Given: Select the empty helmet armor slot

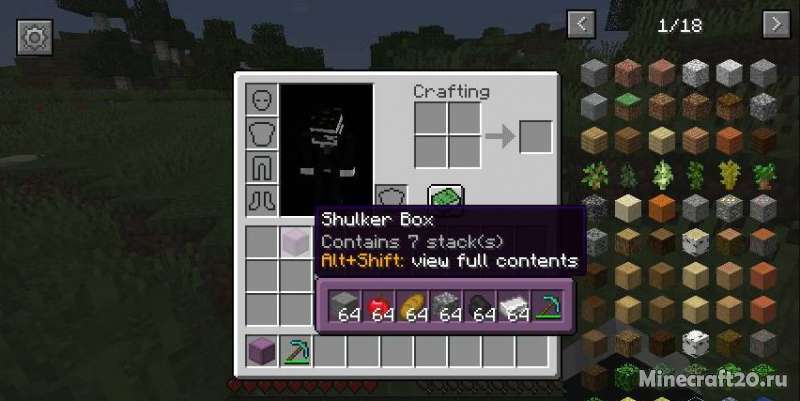Looking at the screenshot, I should pyautogui.click(x=262, y=100).
